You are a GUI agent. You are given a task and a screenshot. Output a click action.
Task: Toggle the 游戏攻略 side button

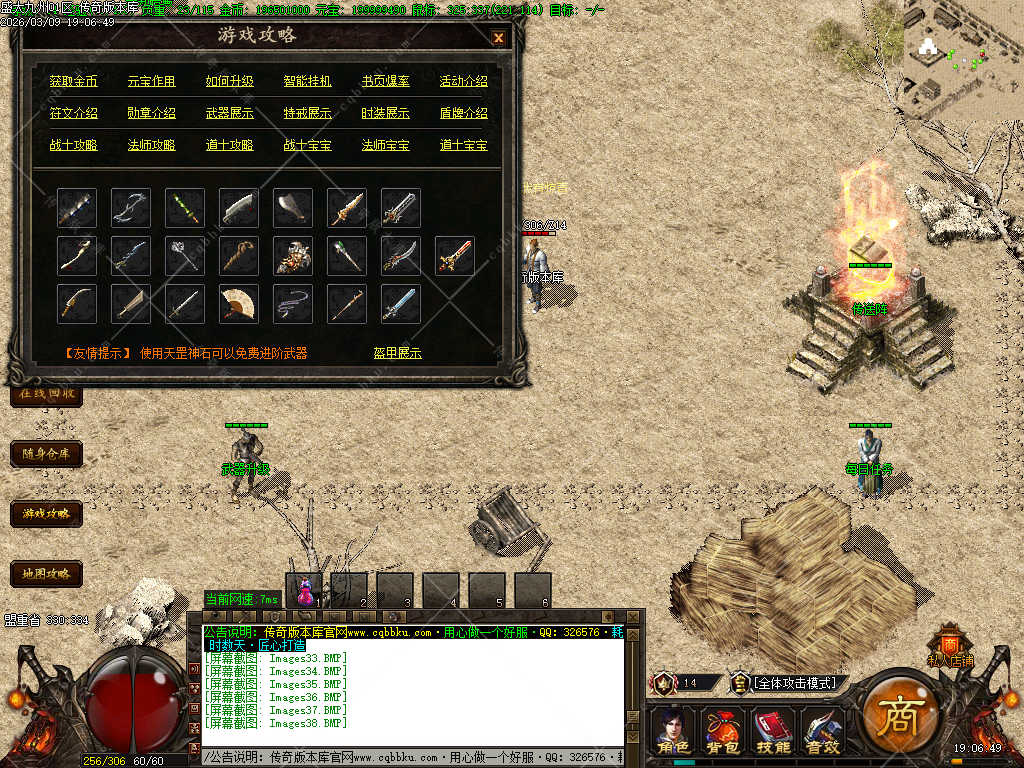click(x=46, y=514)
